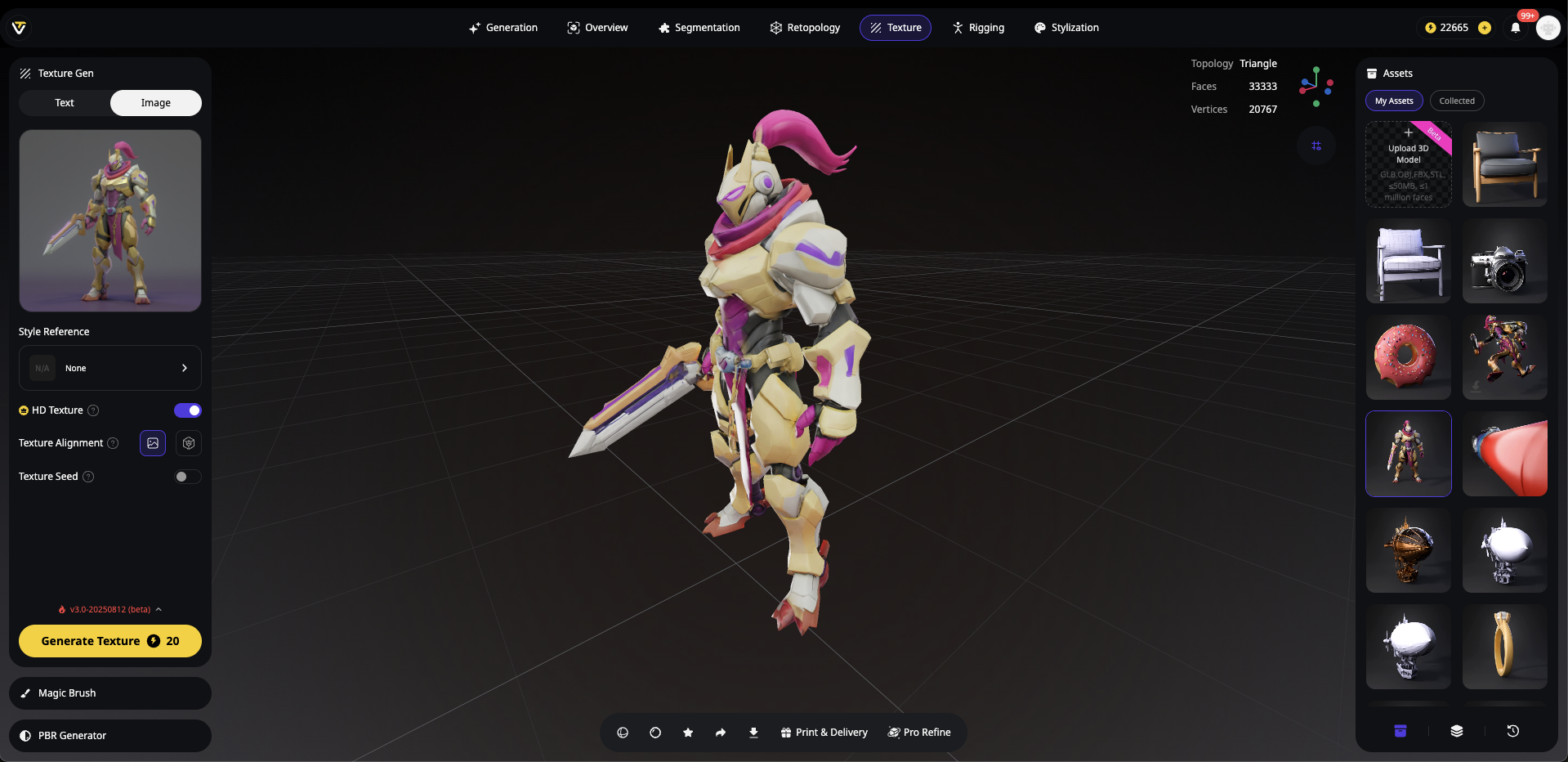Click the Generate Texture button
This screenshot has height=762, width=1568.
click(x=110, y=641)
